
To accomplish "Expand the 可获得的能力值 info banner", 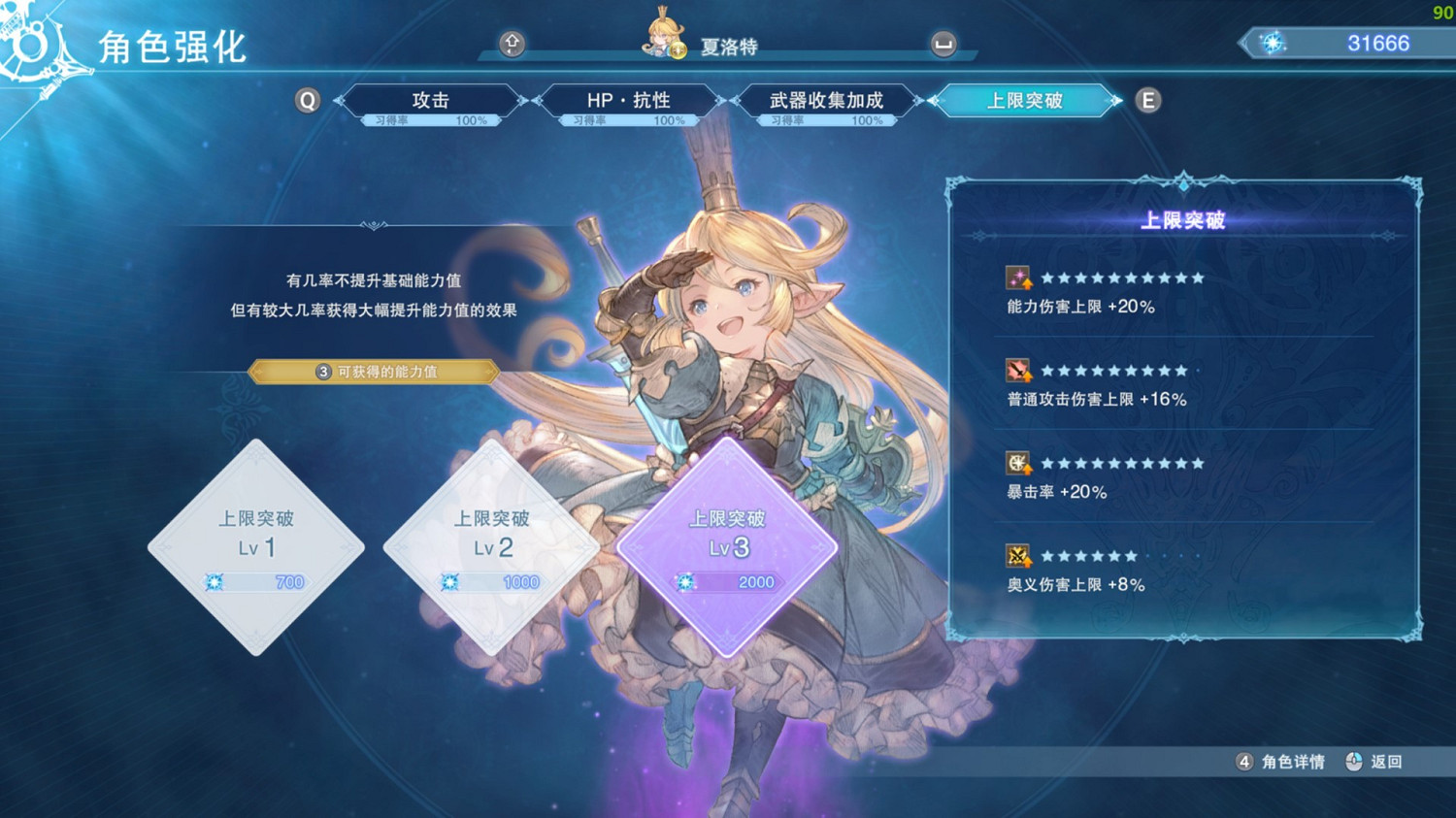I will point(374,372).
